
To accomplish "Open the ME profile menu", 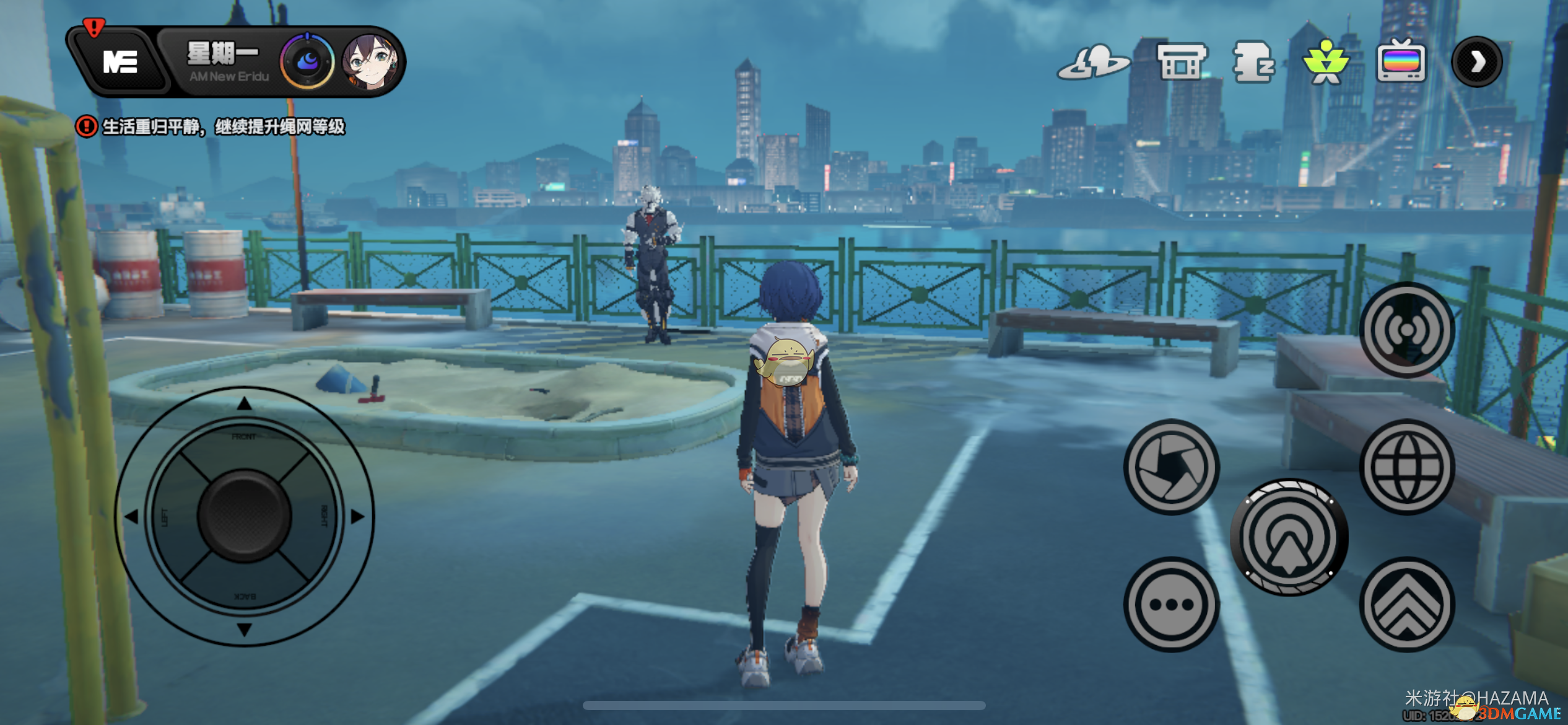I will click(x=120, y=62).
